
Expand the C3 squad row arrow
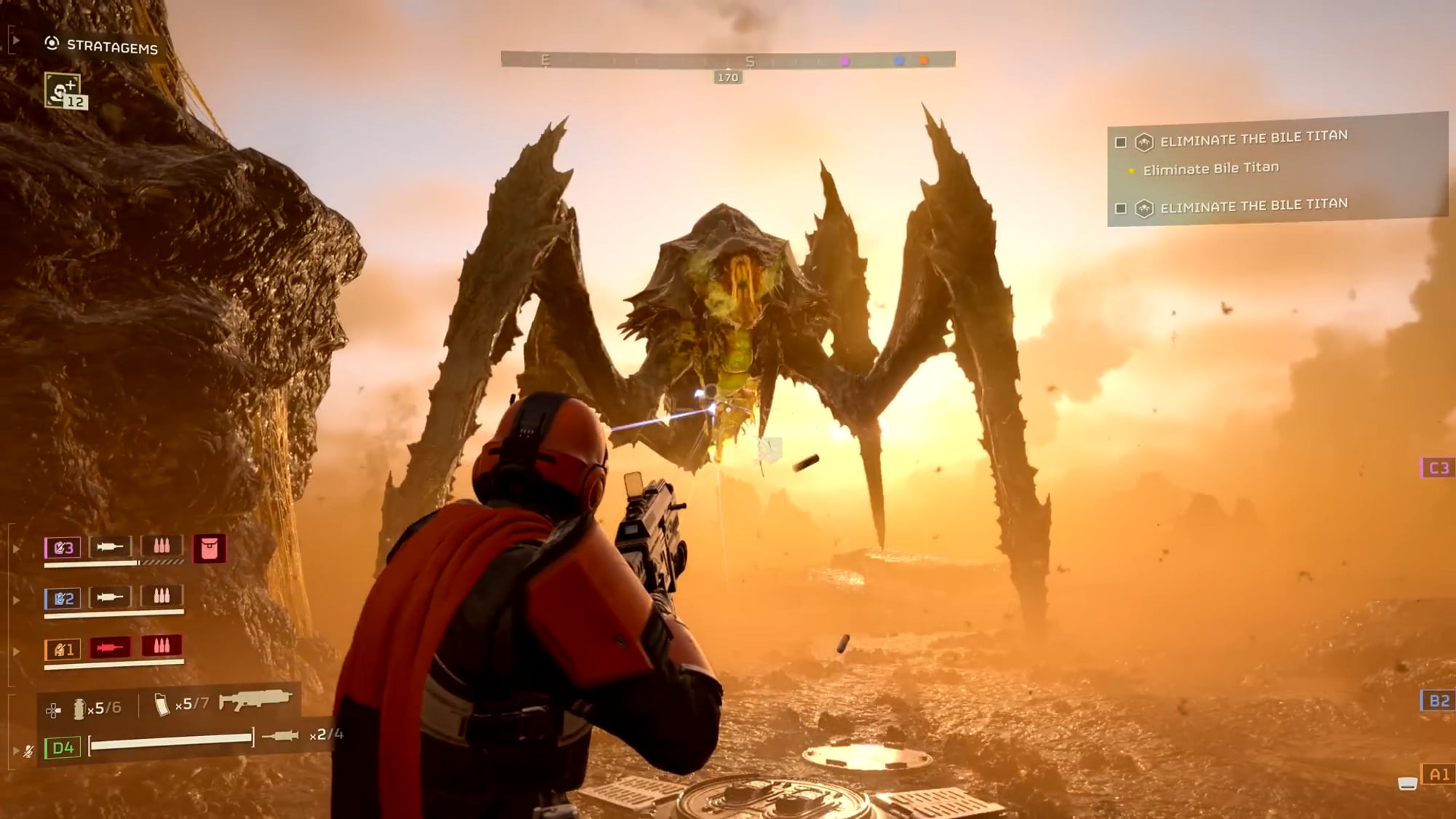tap(16, 549)
